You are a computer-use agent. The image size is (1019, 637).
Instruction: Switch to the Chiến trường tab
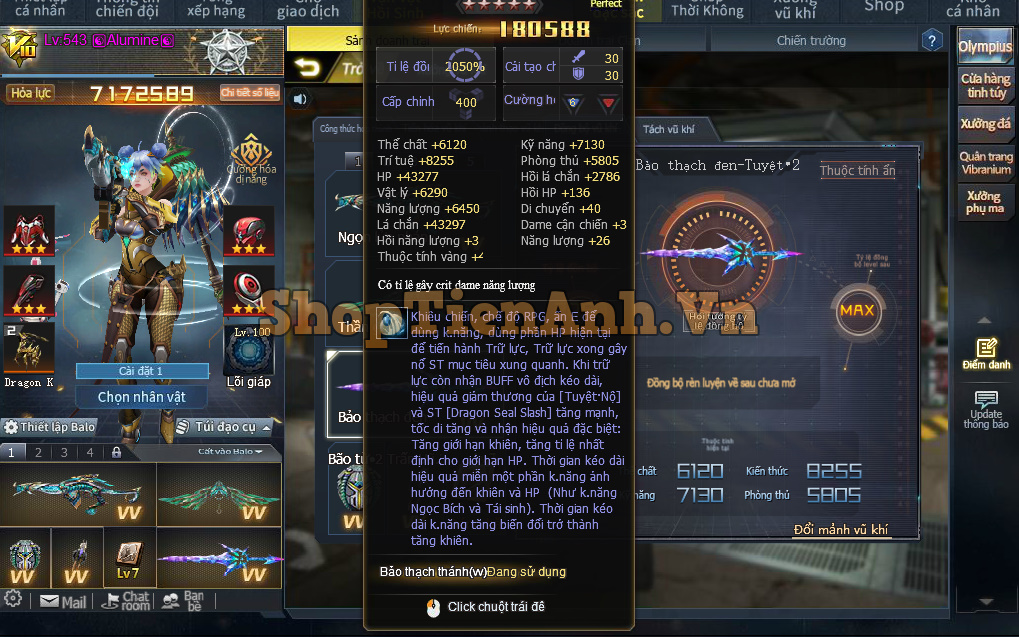[x=811, y=41]
